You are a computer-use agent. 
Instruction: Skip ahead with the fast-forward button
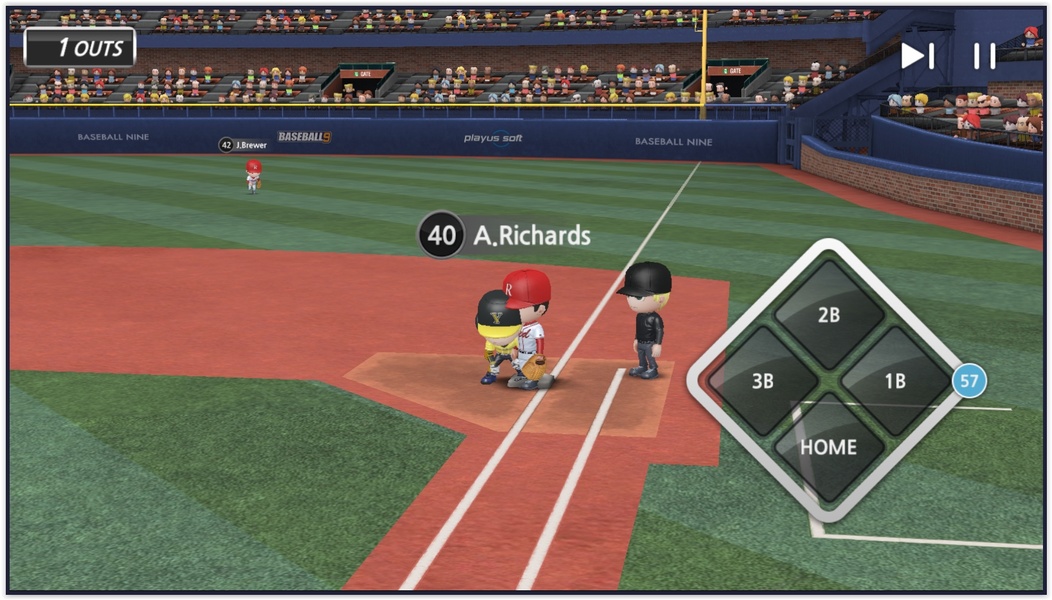(917, 56)
